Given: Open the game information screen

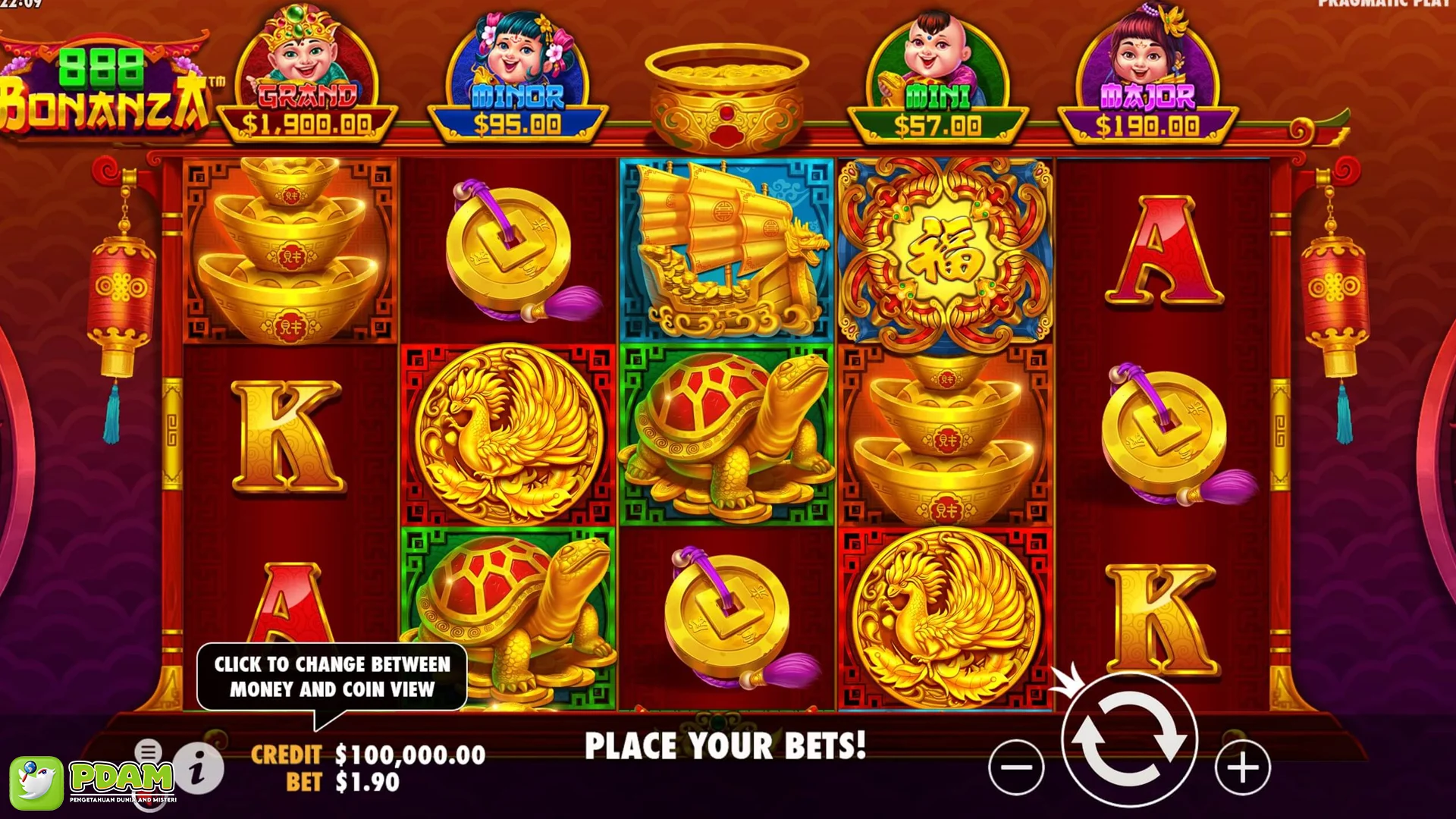Looking at the screenshot, I should [x=199, y=768].
